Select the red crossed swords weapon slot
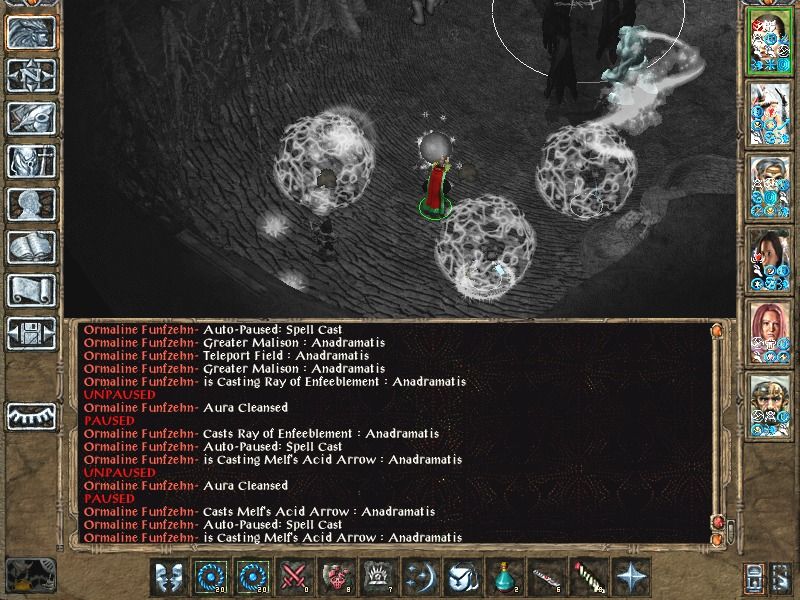Screen dimensions: 800x600 point(294,578)
